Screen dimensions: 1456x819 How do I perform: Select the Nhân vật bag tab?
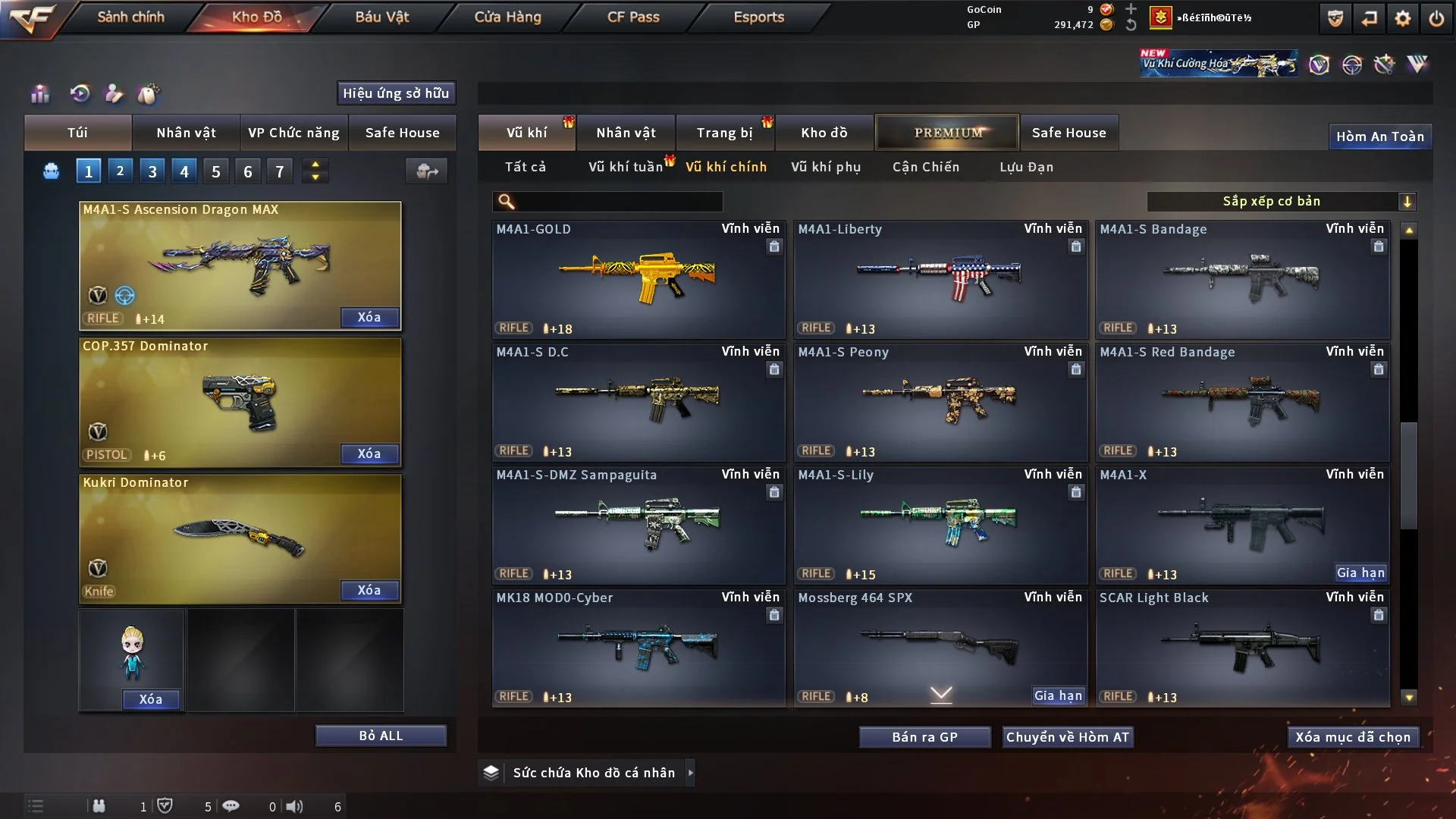pos(186,133)
